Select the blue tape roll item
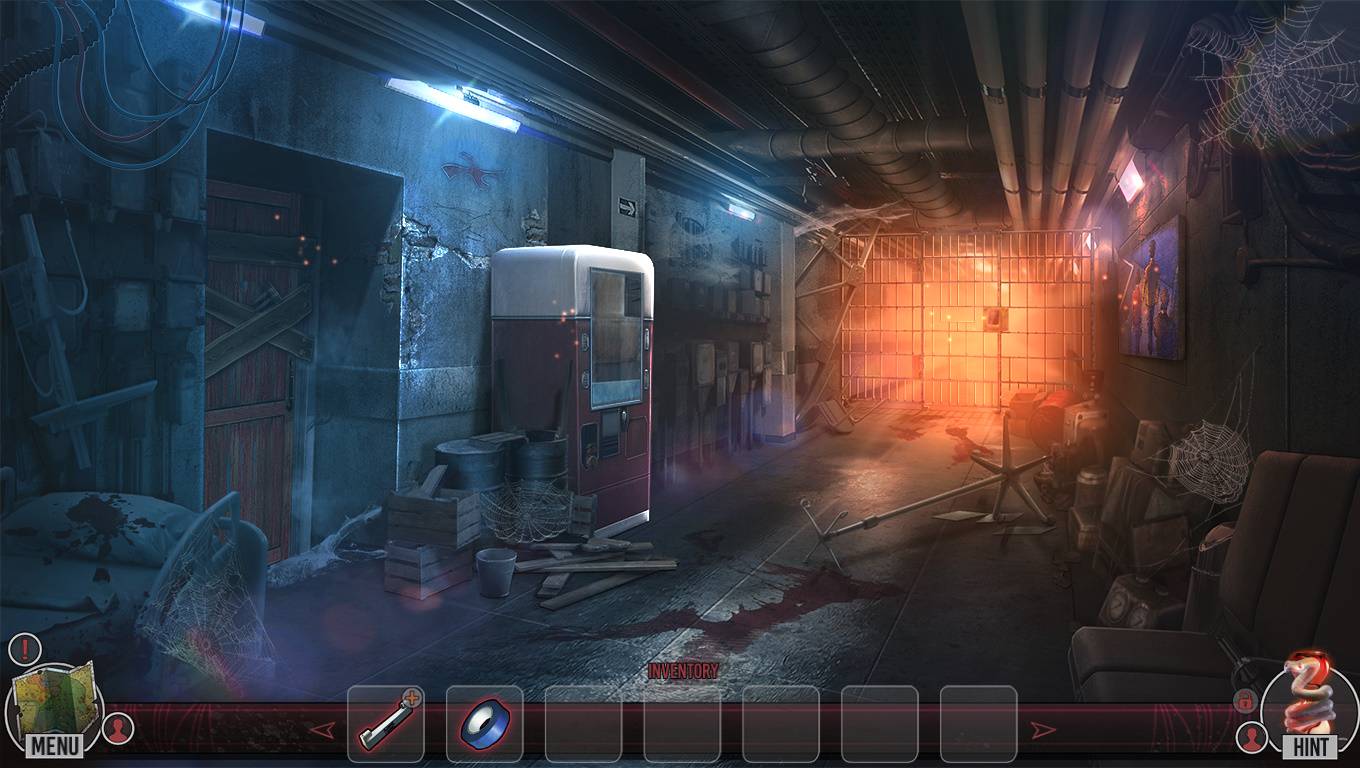The height and width of the screenshot is (768, 1360). click(484, 723)
